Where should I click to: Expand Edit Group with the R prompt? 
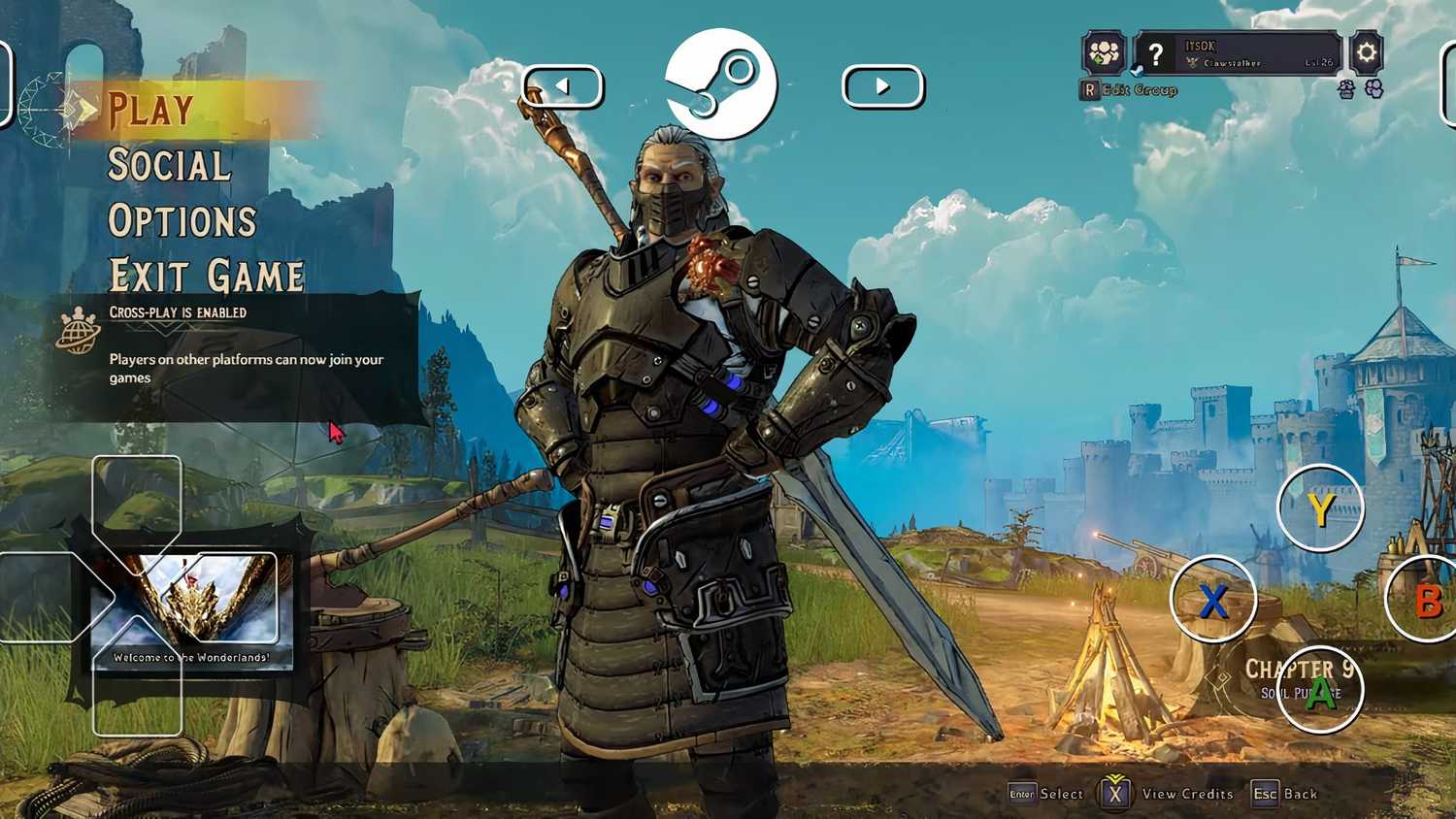pyautogui.click(x=1129, y=90)
